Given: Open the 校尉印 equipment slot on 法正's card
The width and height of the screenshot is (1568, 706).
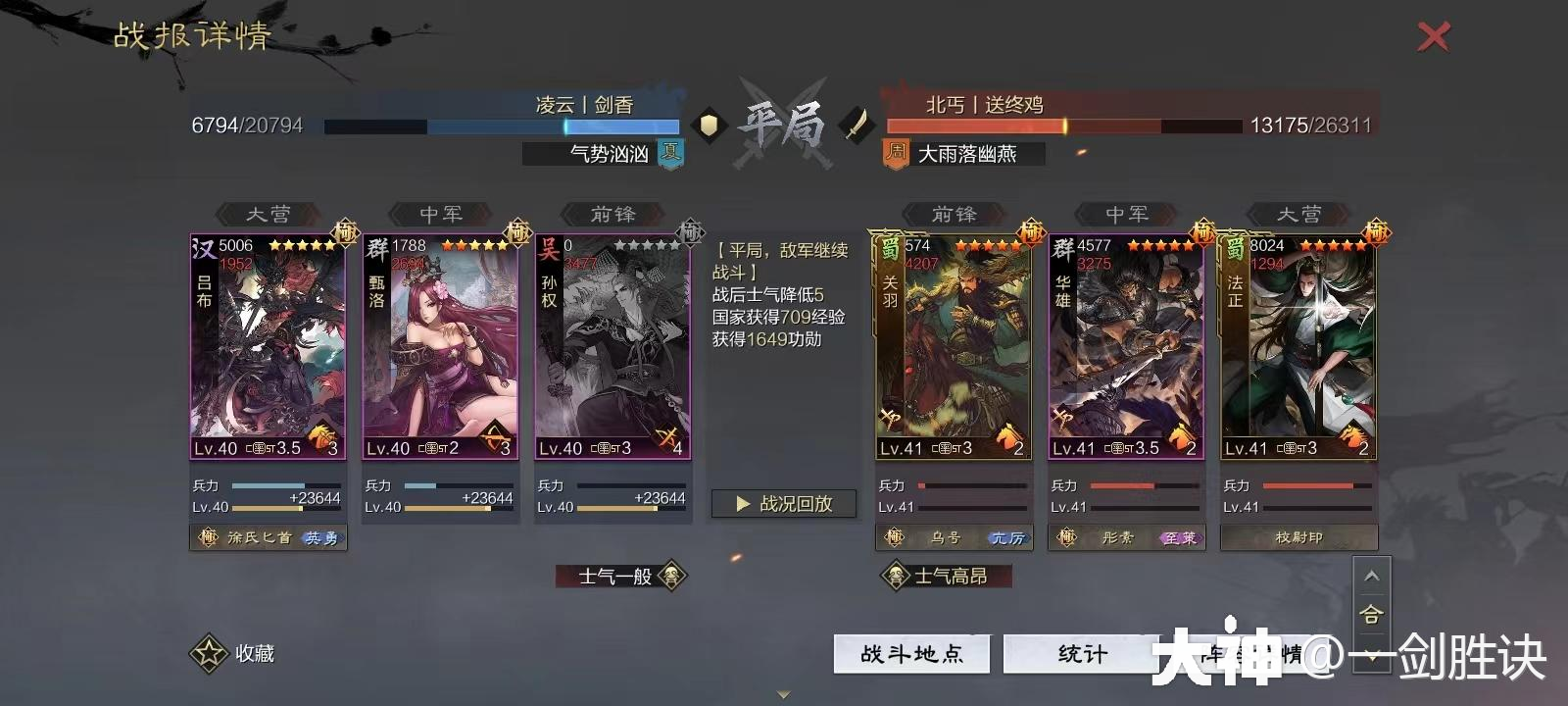Looking at the screenshot, I should click(1298, 537).
